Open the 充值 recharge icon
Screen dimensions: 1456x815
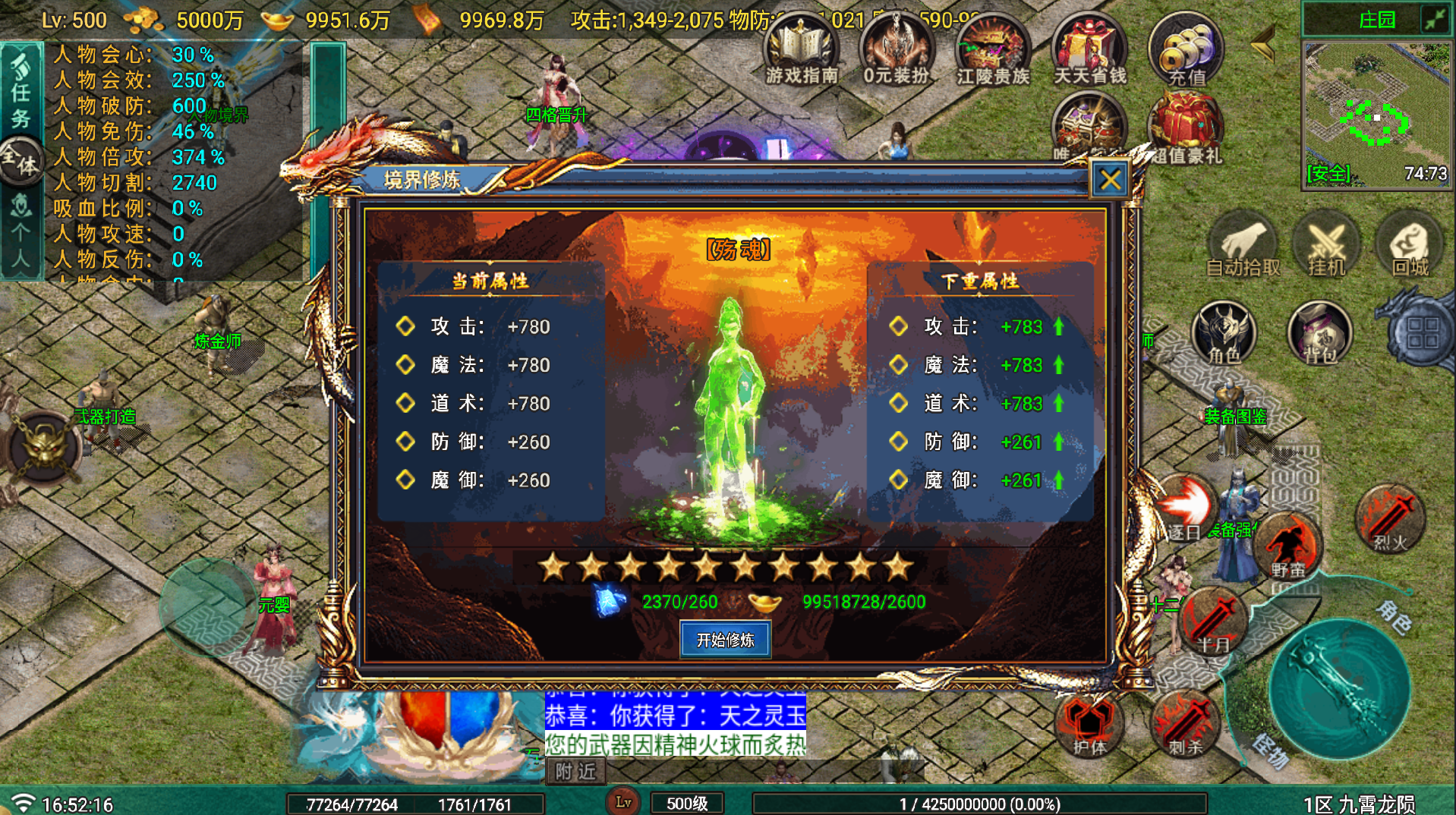(1187, 49)
